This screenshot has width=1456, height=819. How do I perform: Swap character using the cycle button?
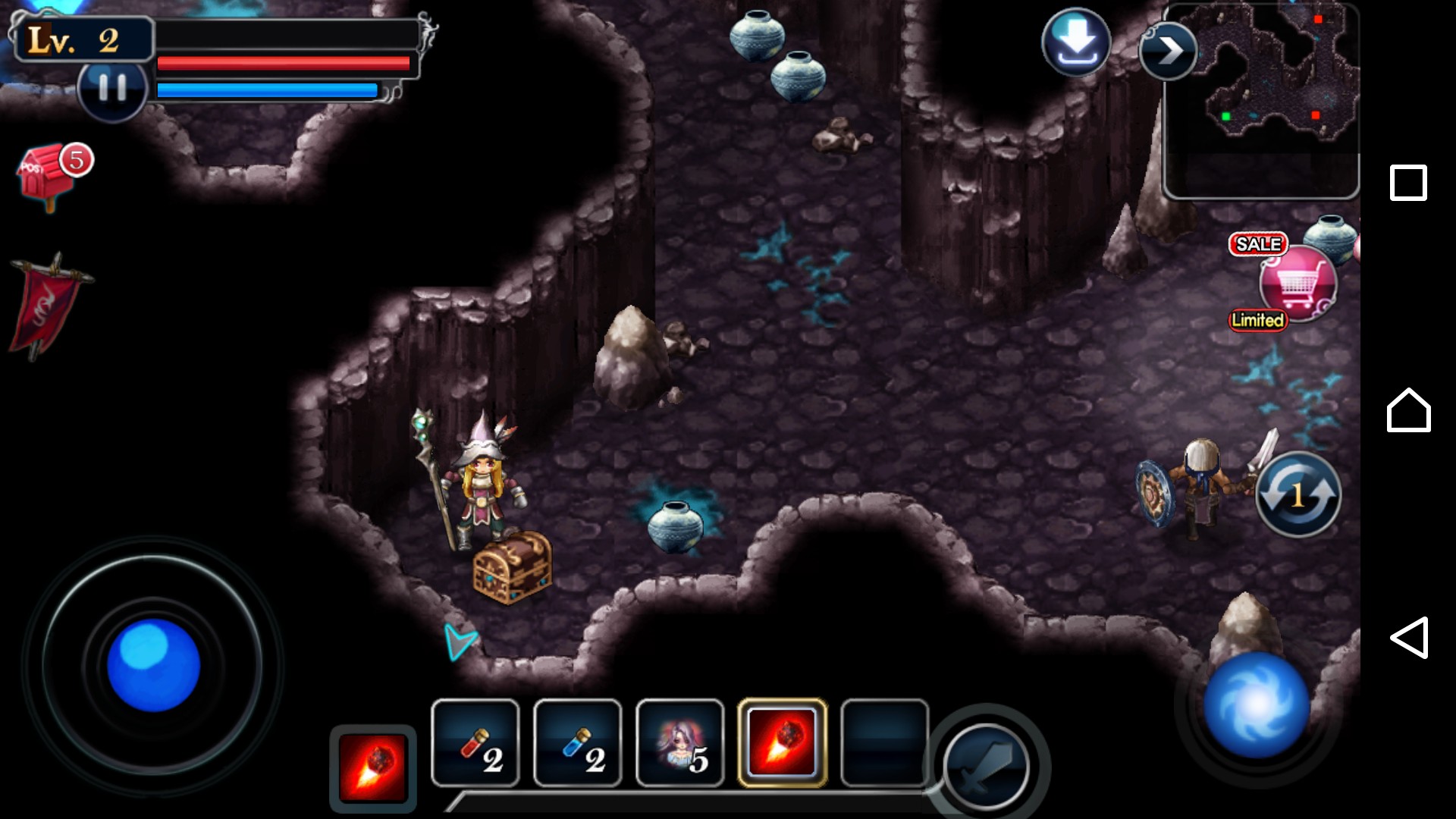pos(1298,495)
